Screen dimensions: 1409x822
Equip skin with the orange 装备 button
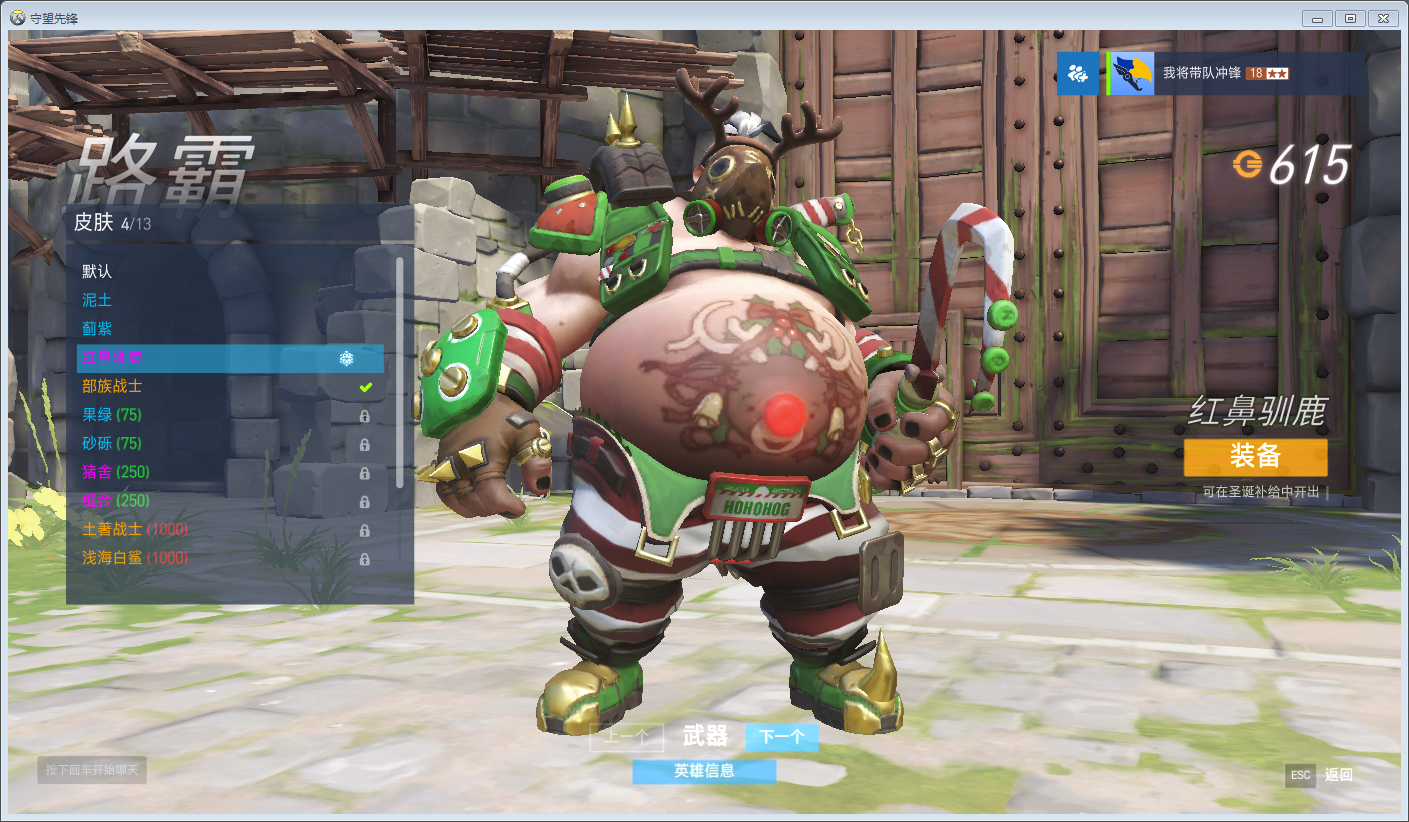[x=1255, y=457]
